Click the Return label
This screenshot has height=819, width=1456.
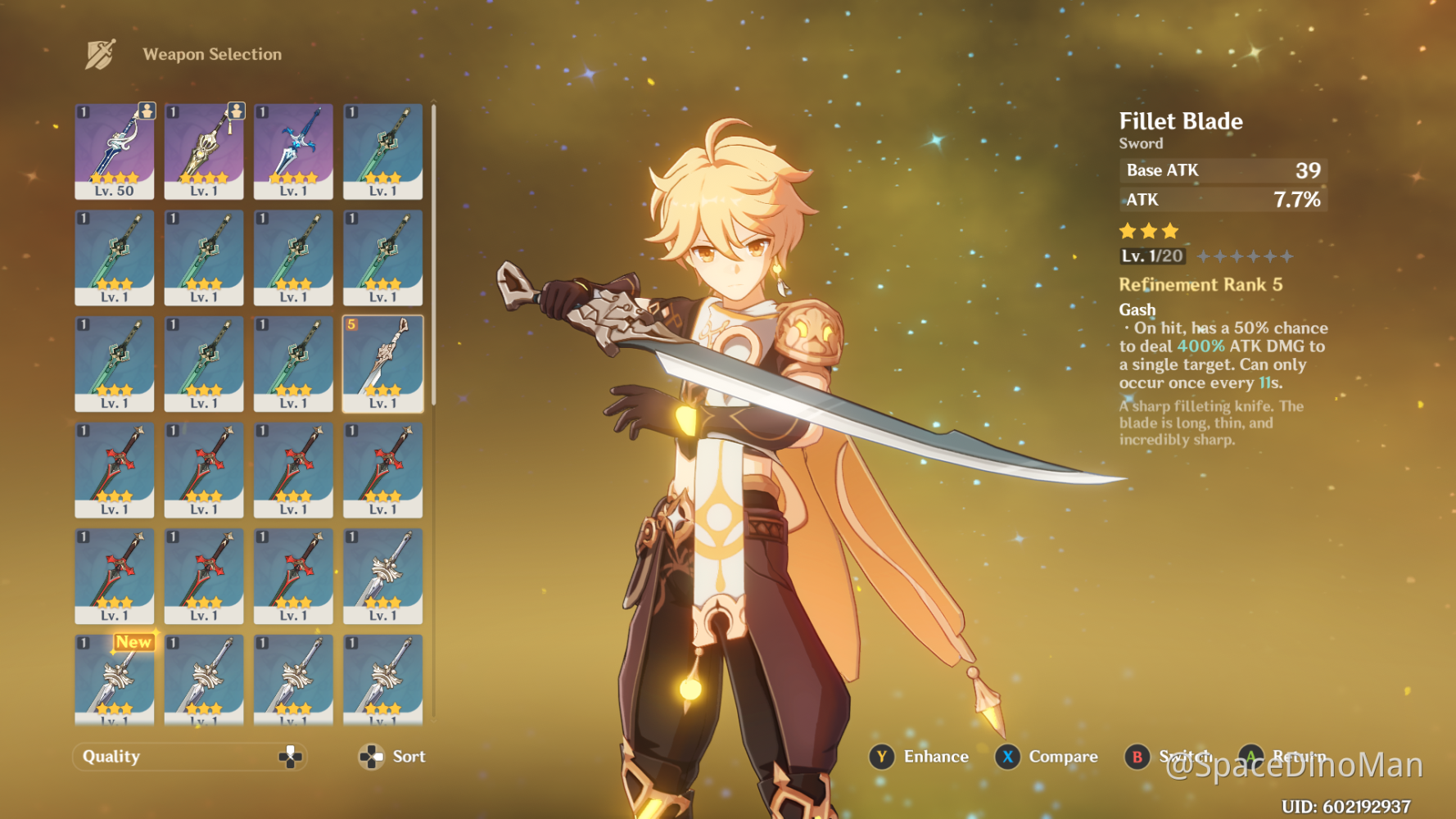point(1300,757)
